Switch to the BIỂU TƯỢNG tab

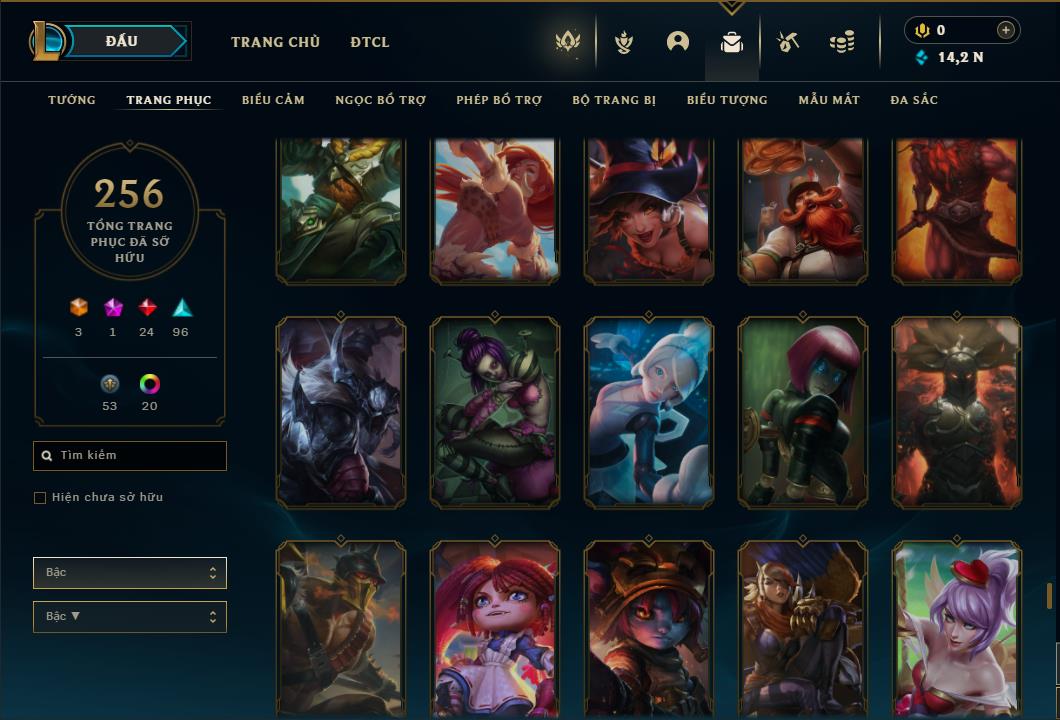(727, 100)
